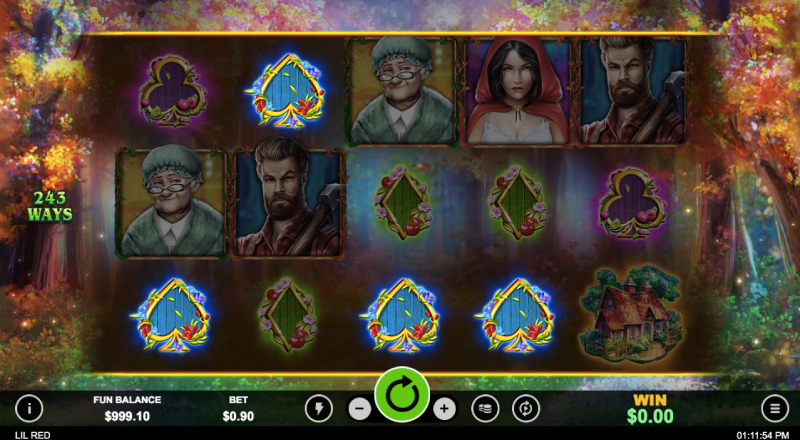Activate the autoplay circular arrows button
Viewport: 800px width, 440px height.
pos(526,408)
